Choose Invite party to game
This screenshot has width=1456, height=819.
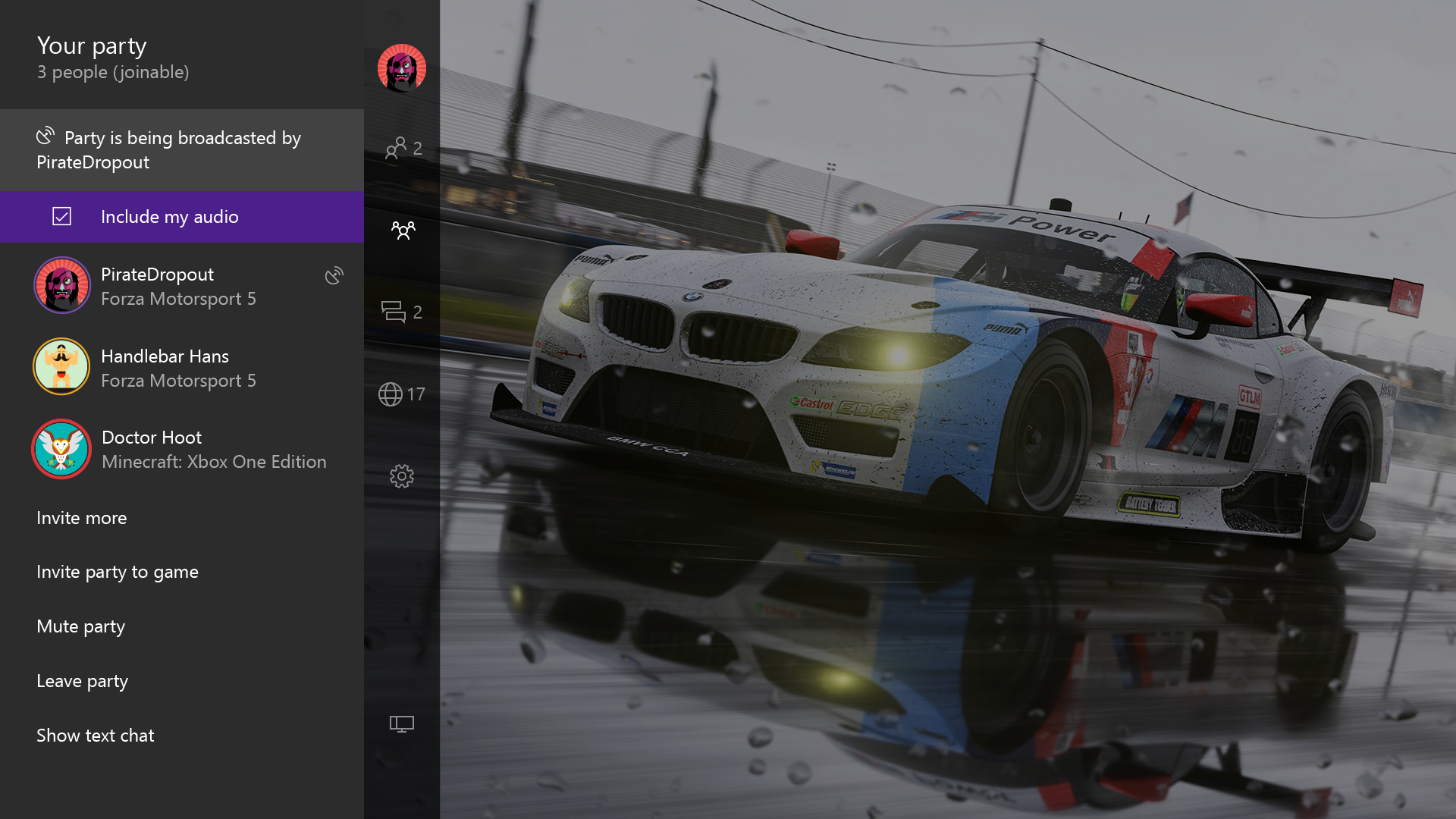point(118,572)
